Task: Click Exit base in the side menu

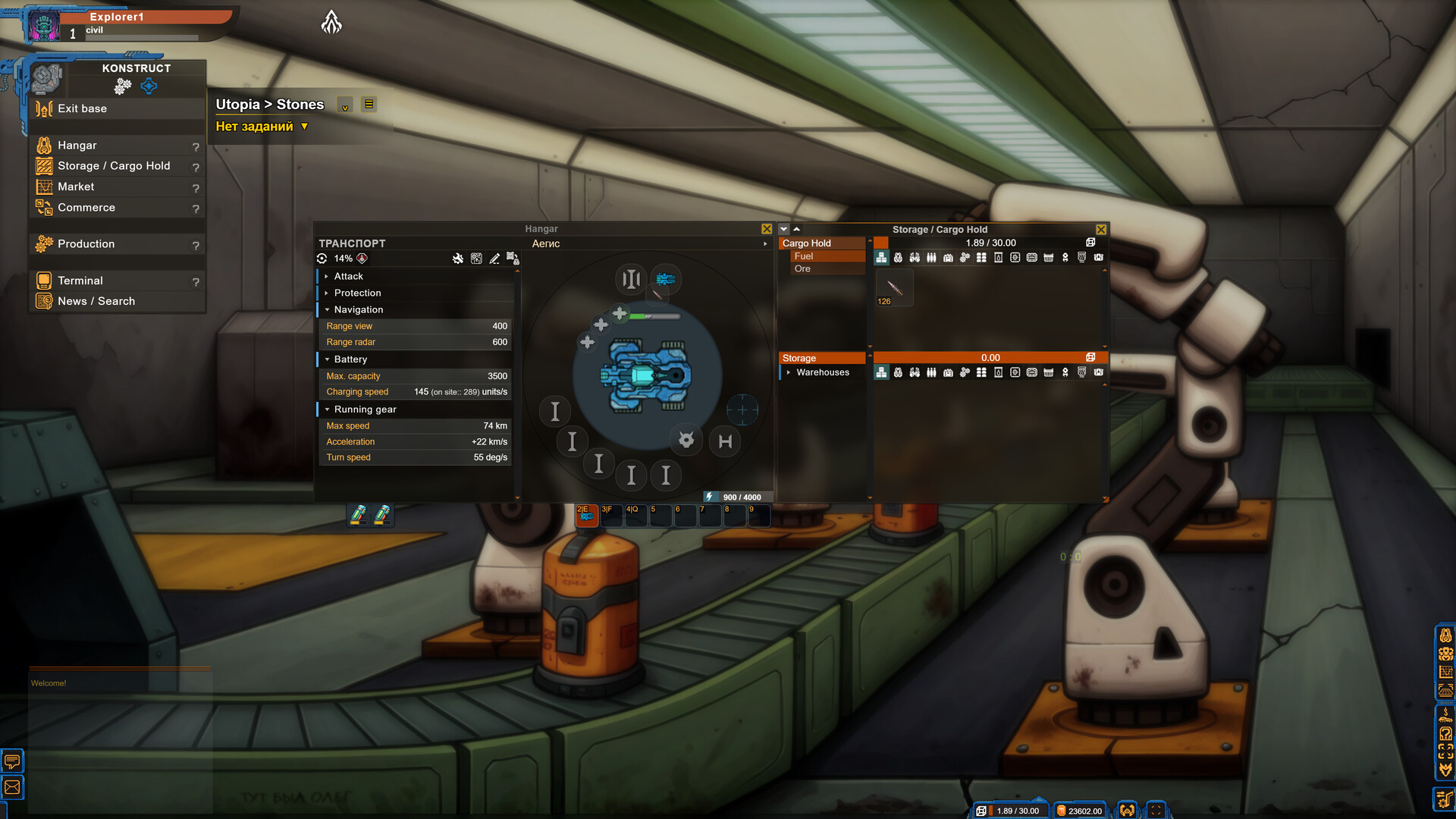Action: 82,108
